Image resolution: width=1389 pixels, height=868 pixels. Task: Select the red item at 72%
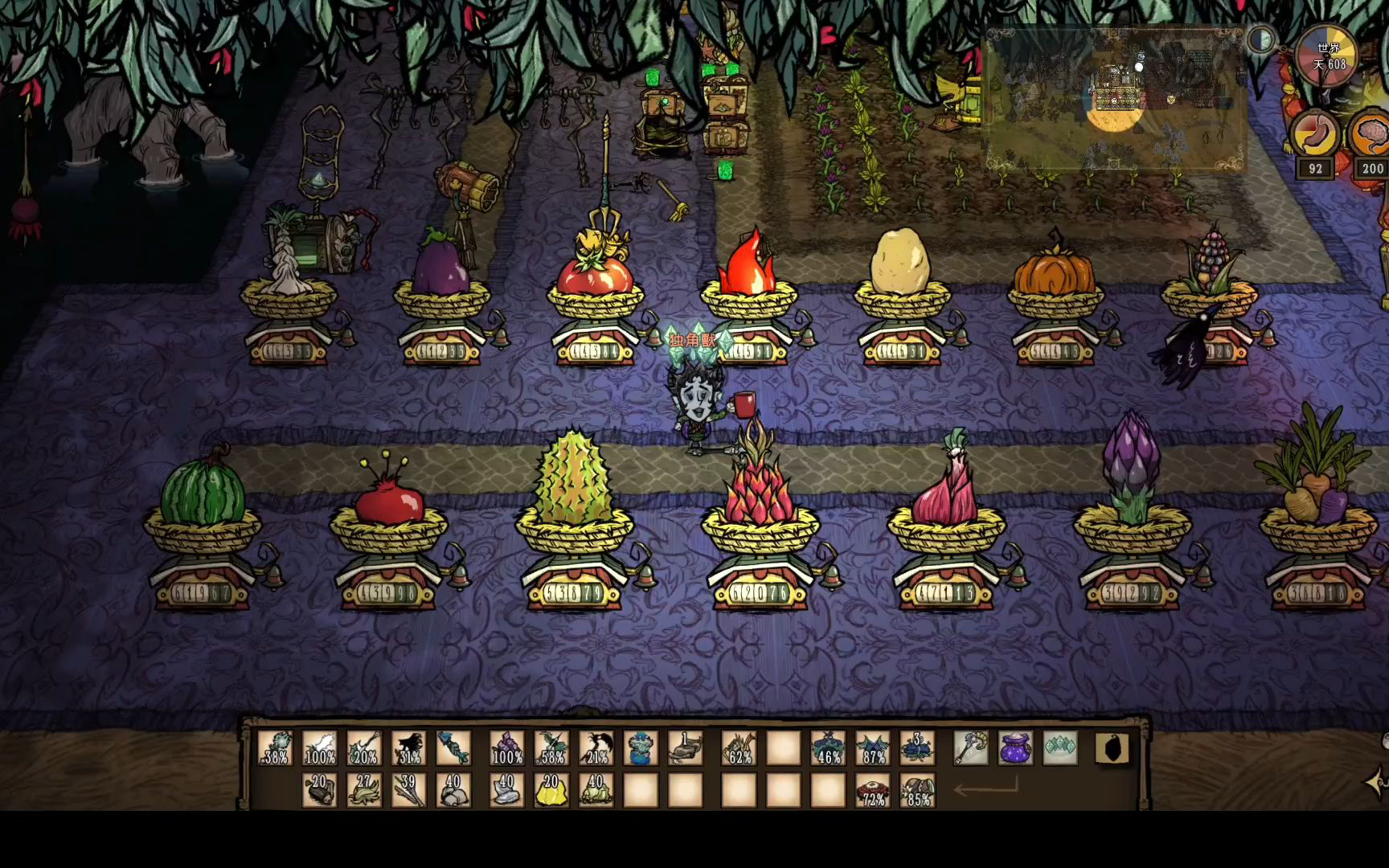[x=872, y=789]
